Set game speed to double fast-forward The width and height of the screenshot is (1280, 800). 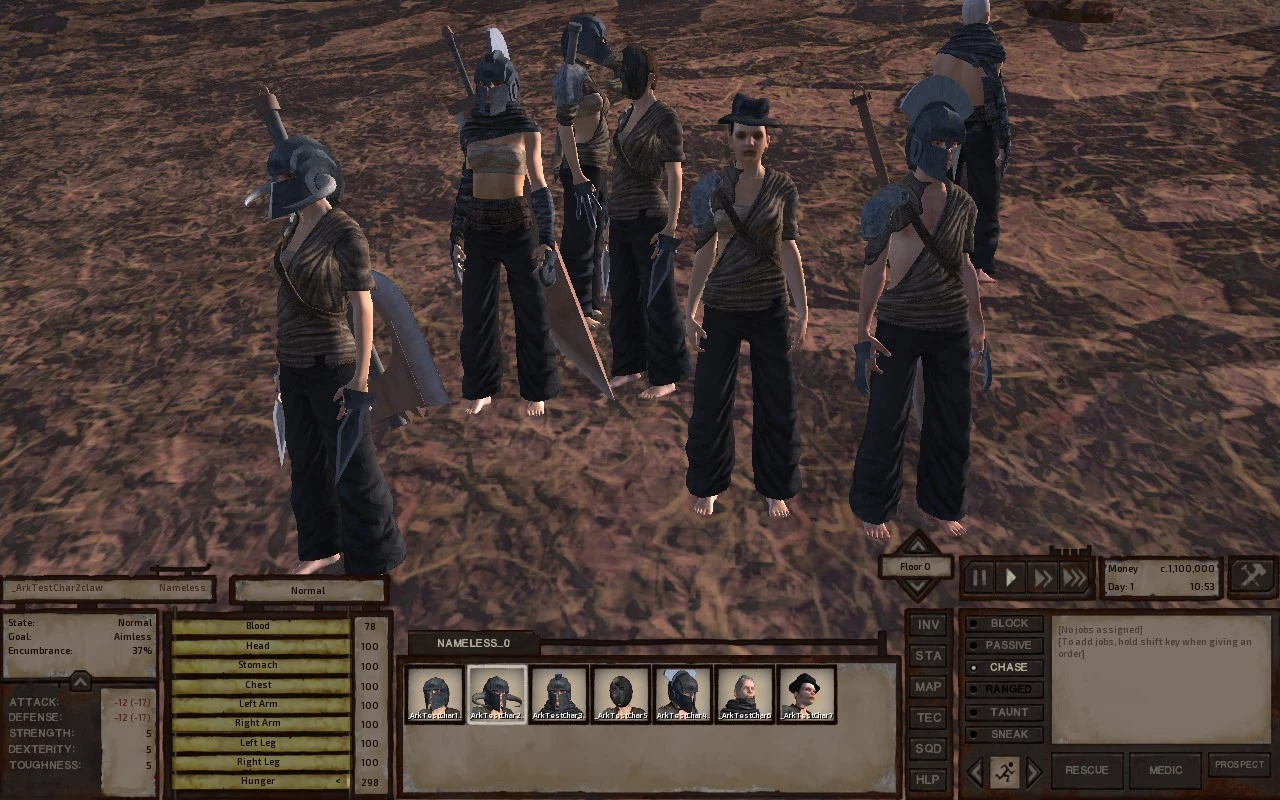[x=1043, y=578]
